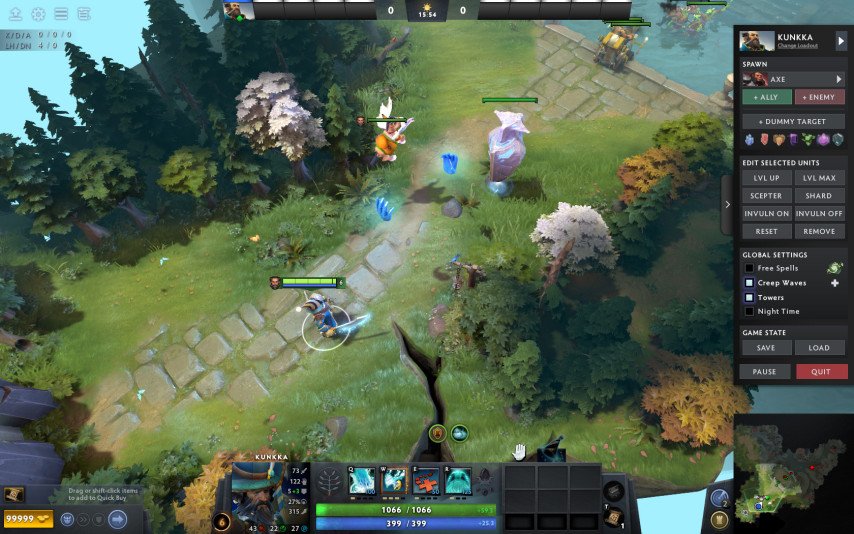Viewport: 854px width, 534px height.
Task: Grant Scepter to selected unit
Action: click(766, 196)
